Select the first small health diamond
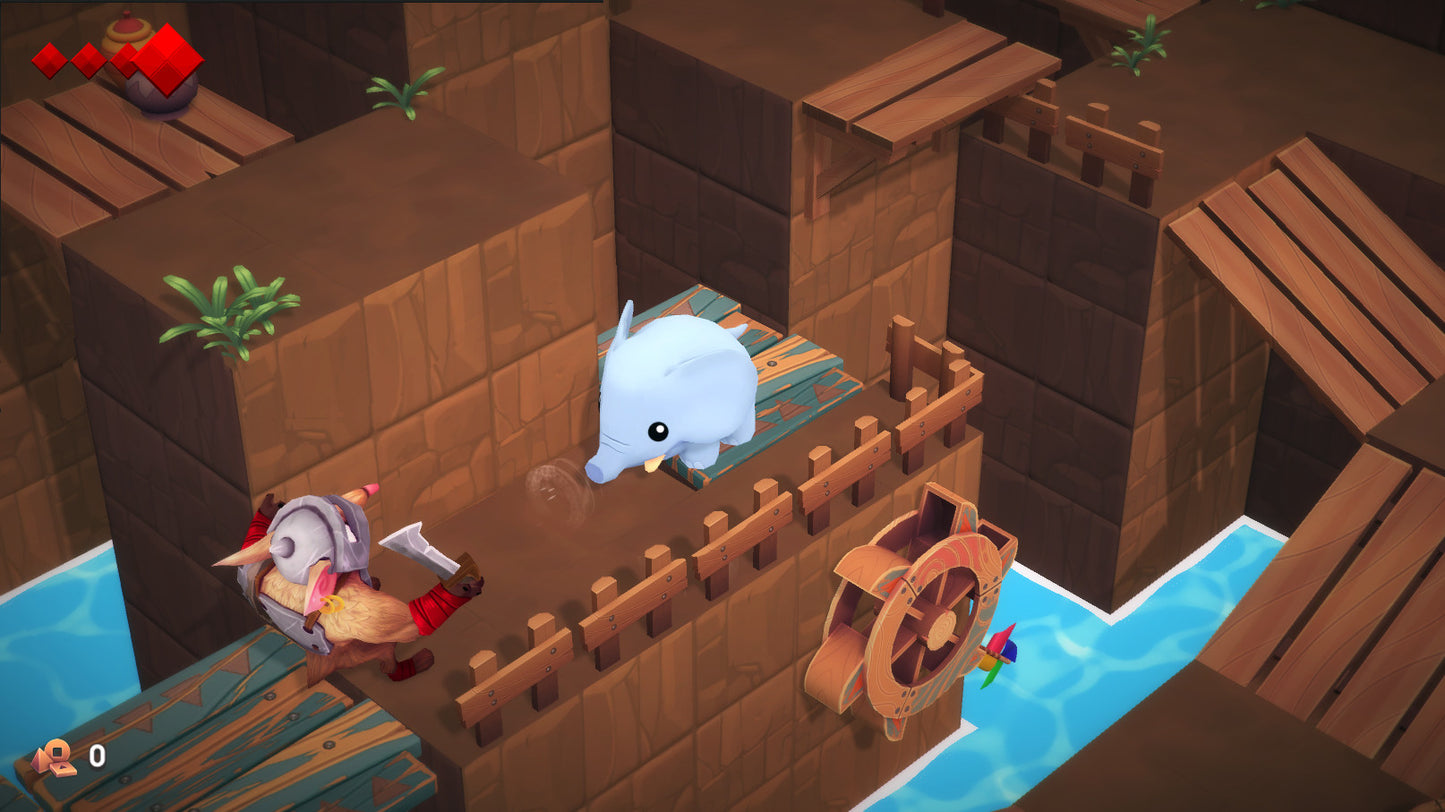 [49, 60]
